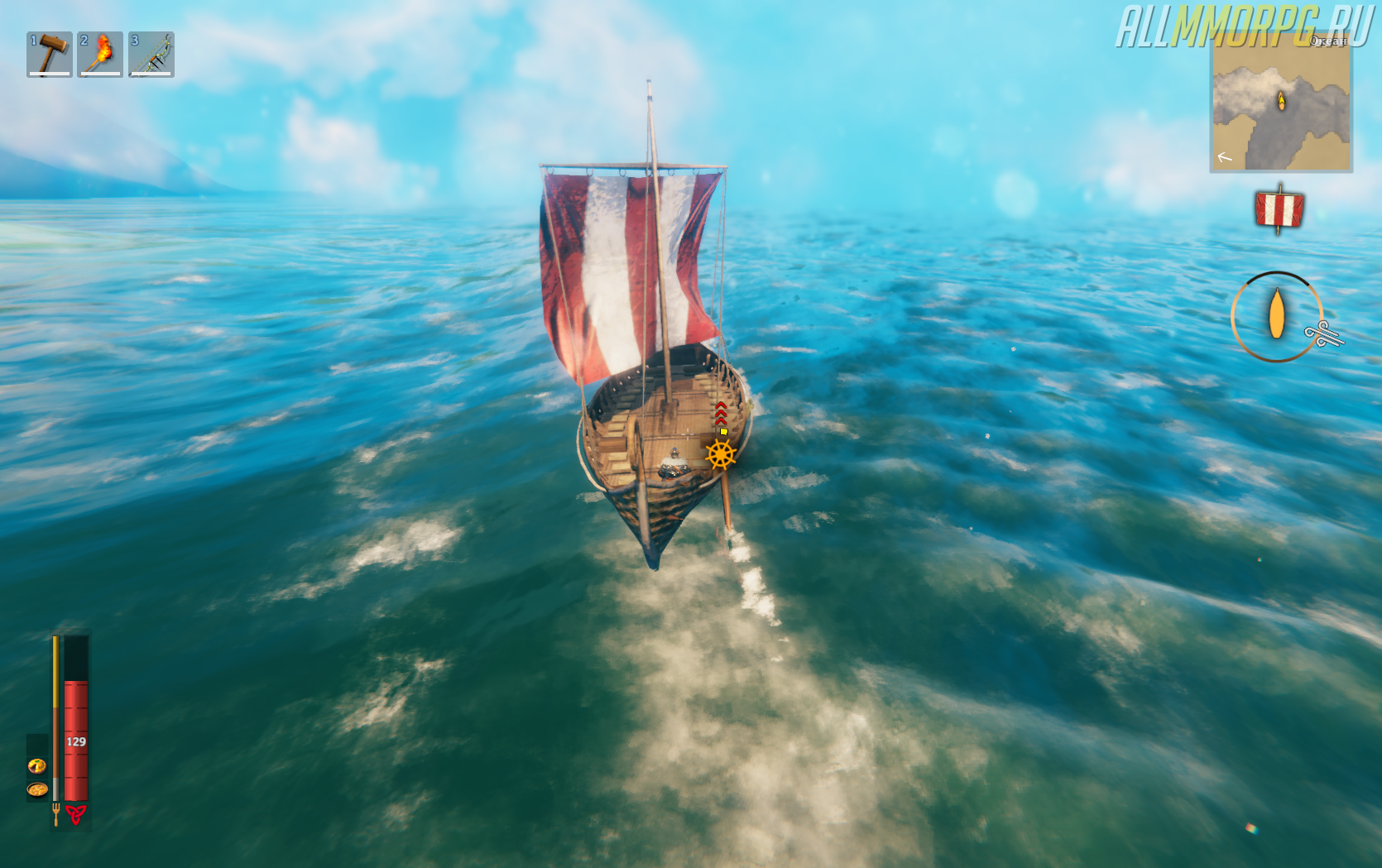Screen dimensions: 1382x868
Task: Click the lower food dish icon
Action: (x=37, y=789)
